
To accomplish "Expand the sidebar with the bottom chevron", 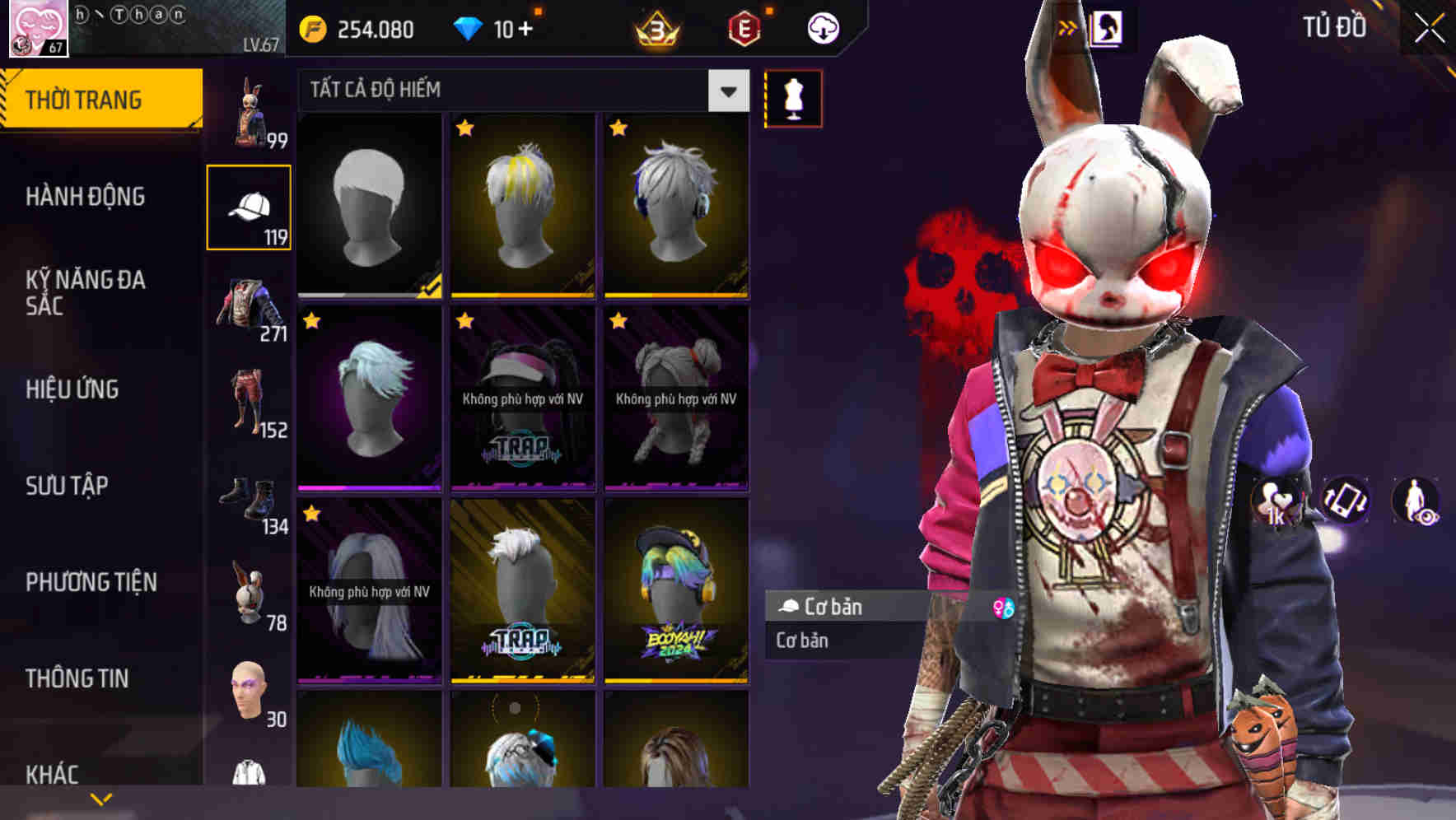I will (99, 798).
